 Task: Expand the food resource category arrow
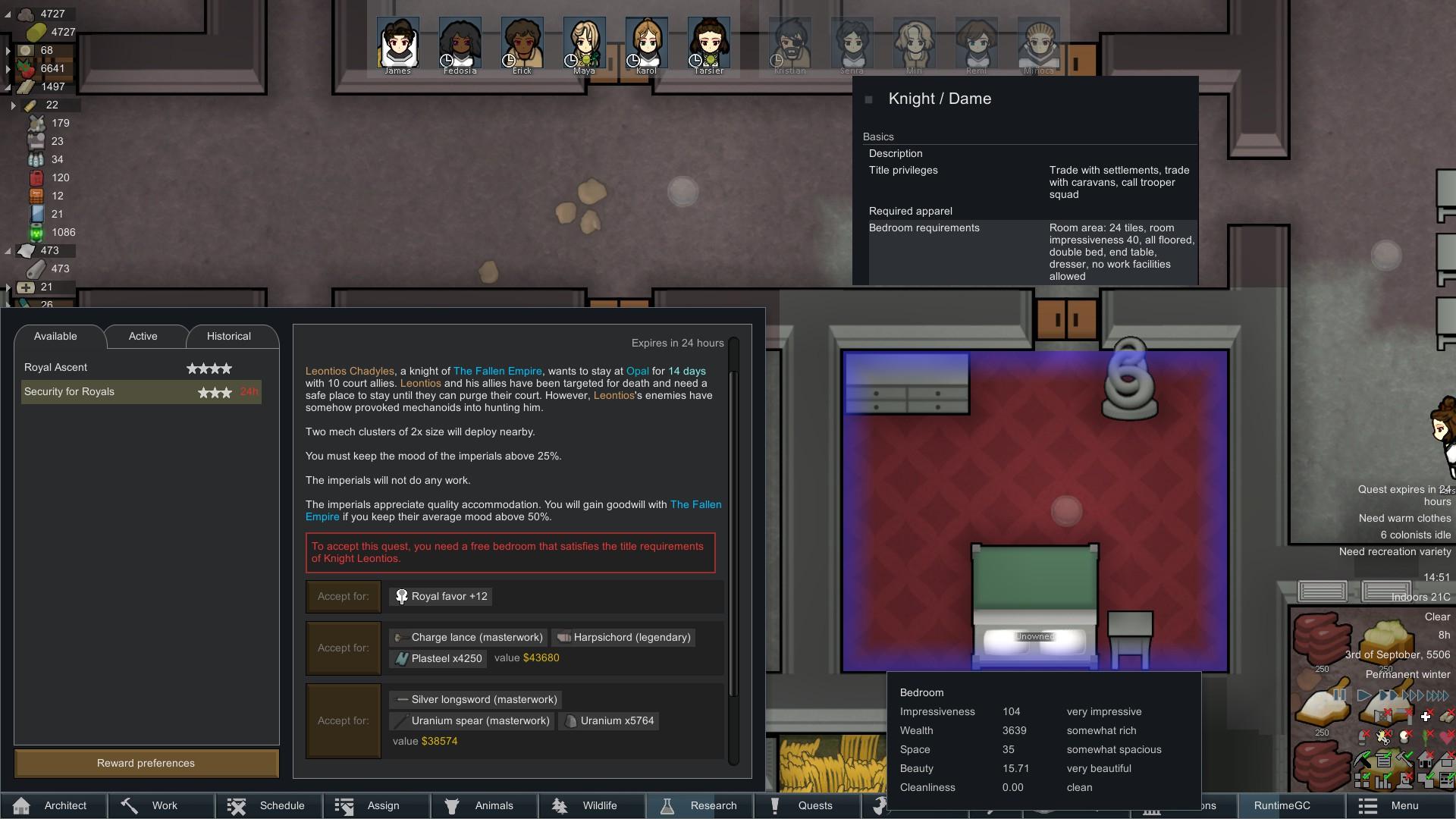click(x=9, y=68)
